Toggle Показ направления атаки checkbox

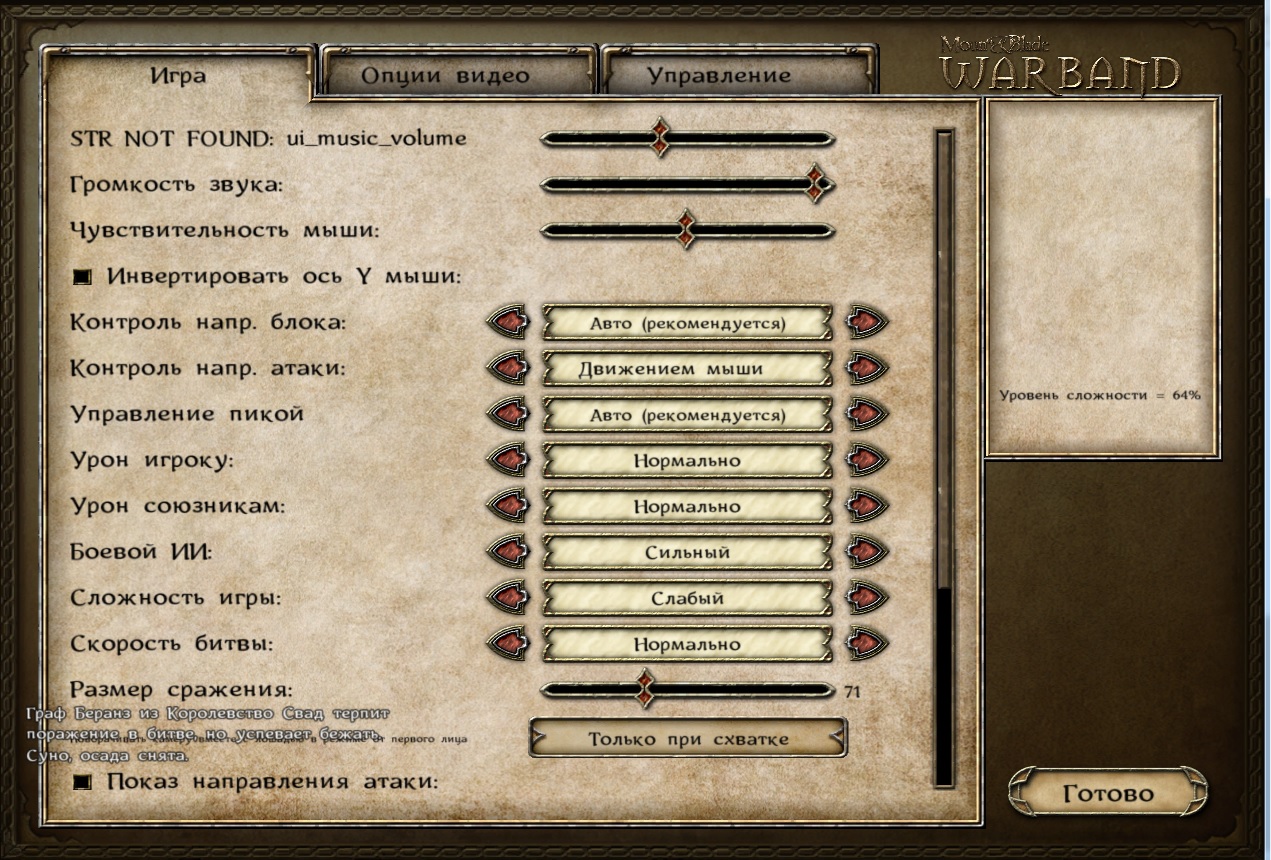(83, 782)
